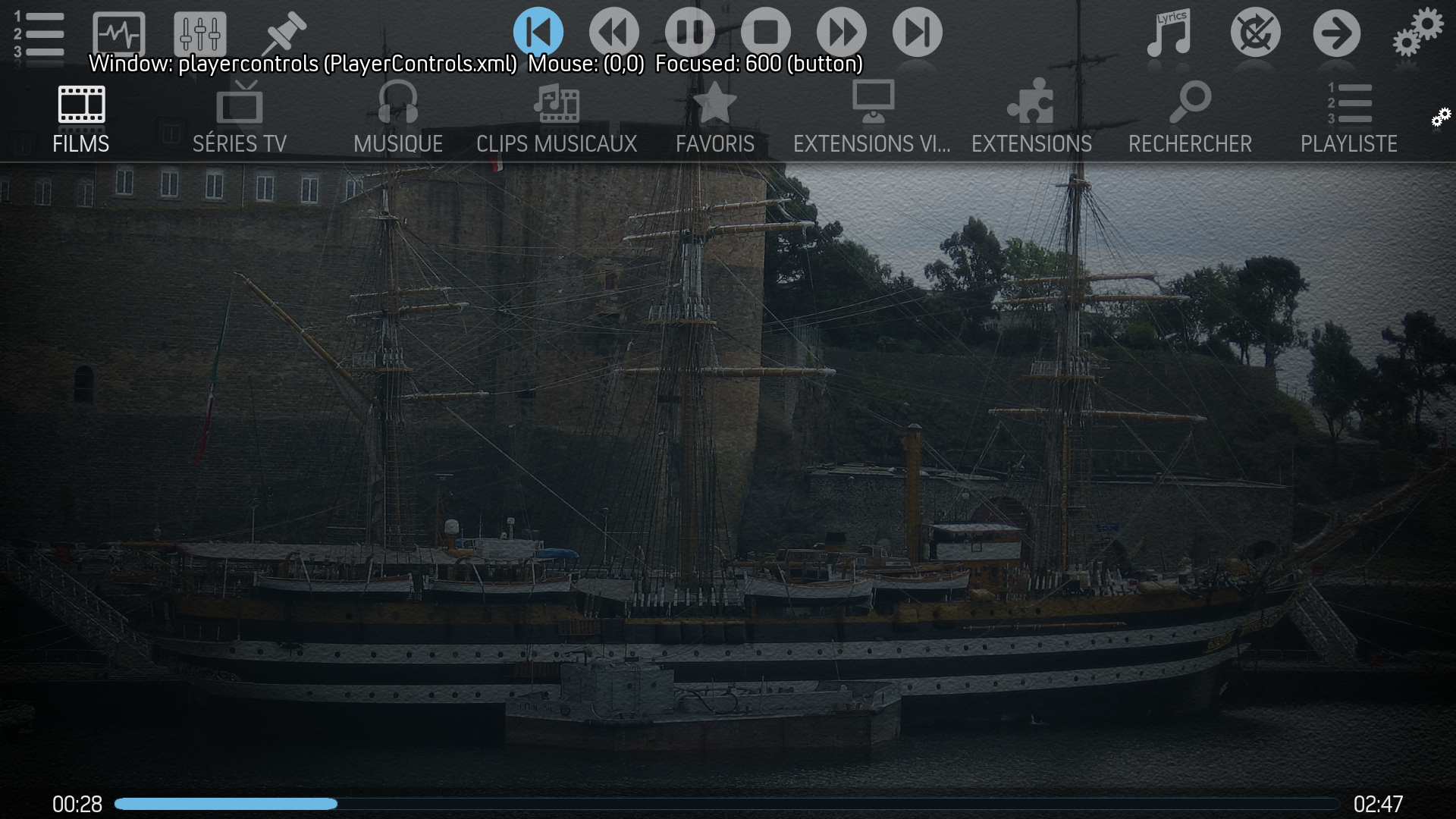Stop the current playback
The height and width of the screenshot is (819, 1456).
pos(765,33)
